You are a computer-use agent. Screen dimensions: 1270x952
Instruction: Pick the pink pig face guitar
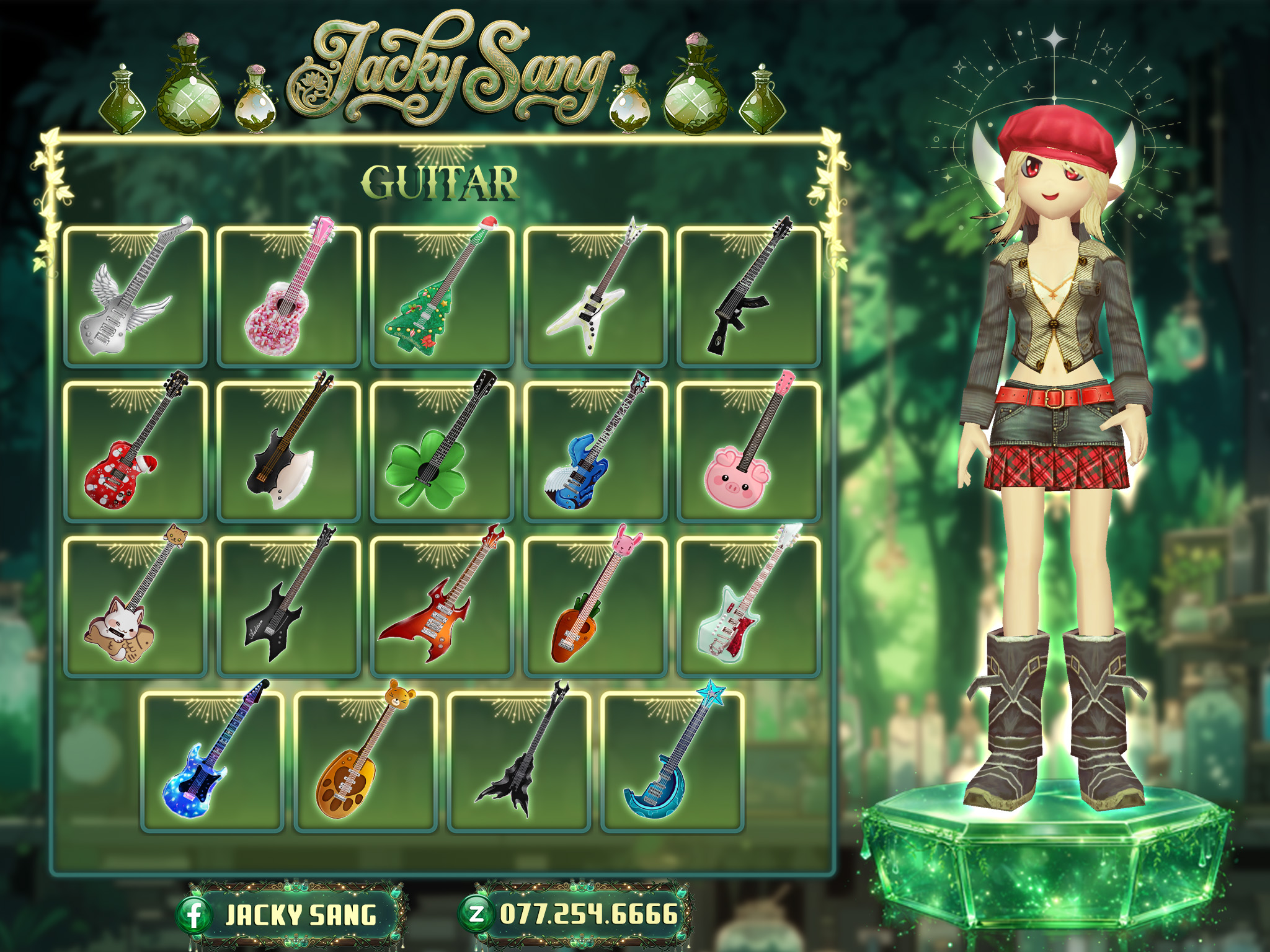click(x=748, y=451)
